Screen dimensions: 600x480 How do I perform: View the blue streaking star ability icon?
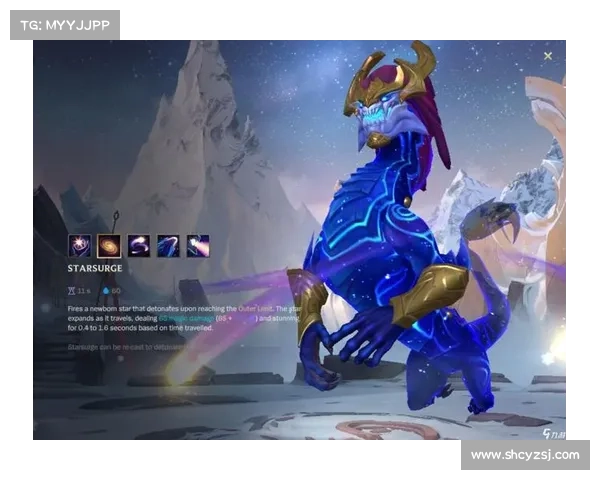[168, 245]
